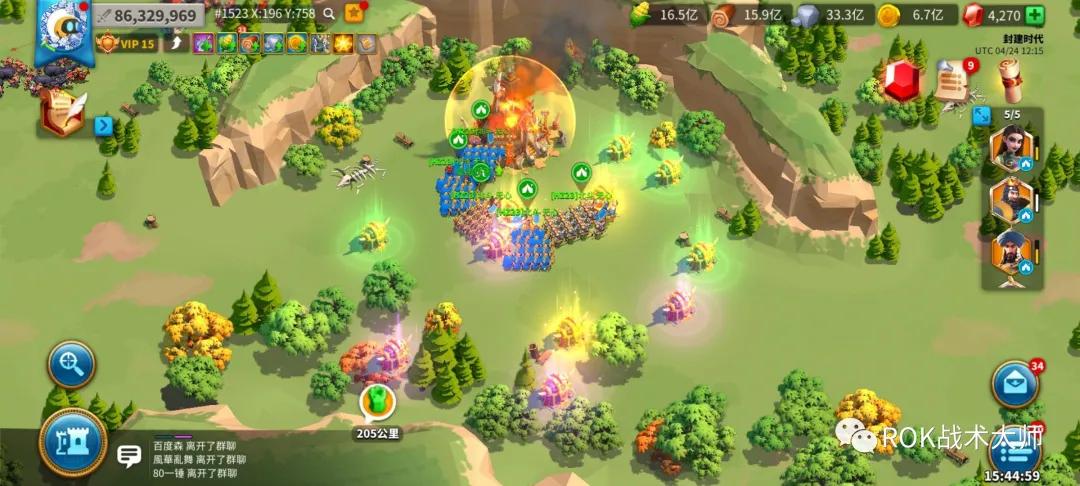Expand the blue arrow beside quest book
Image resolution: width=1080 pixels, height=486 pixels.
coord(103,126)
